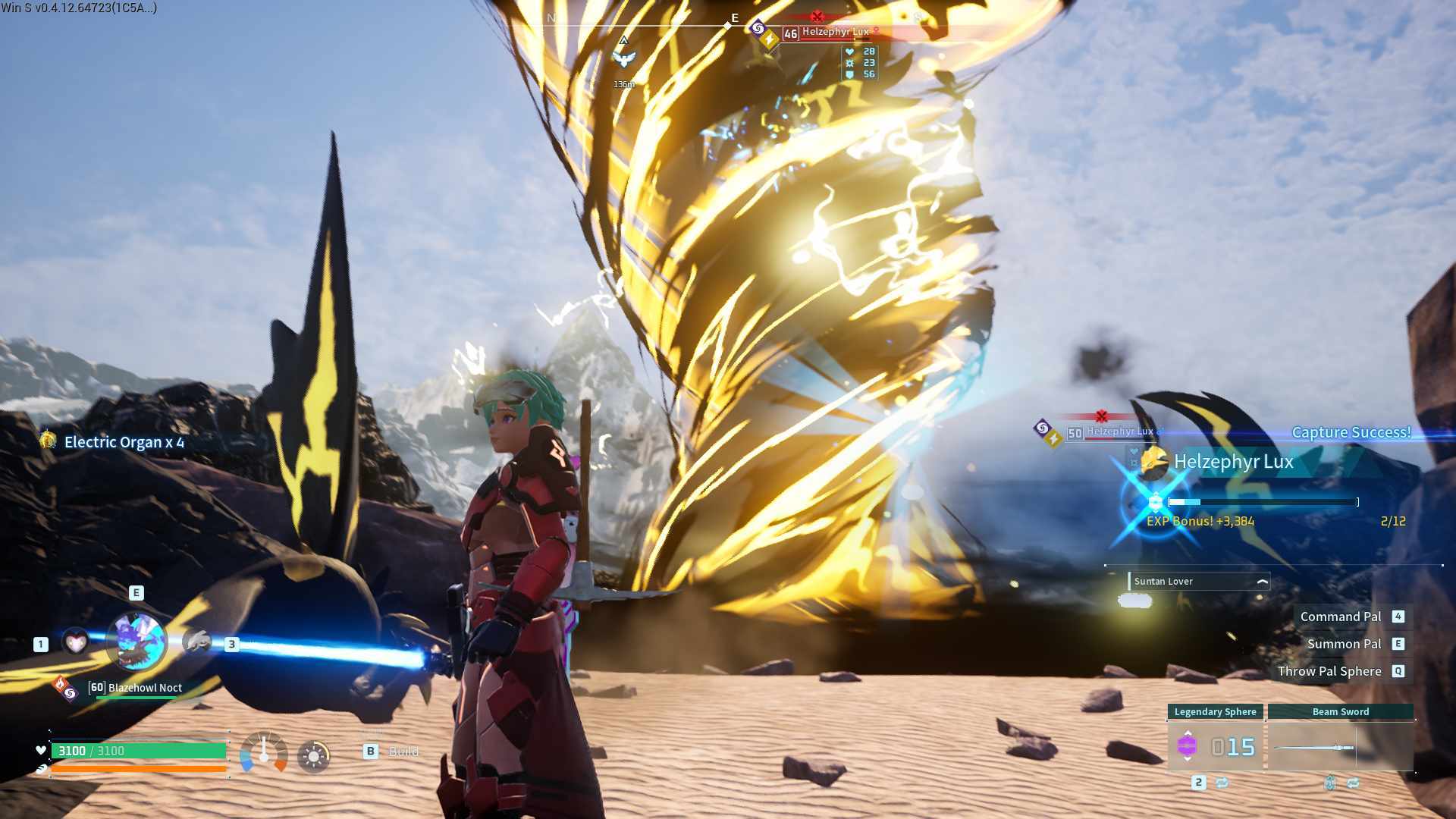Click the winged base marker on the compass
1456x819 pixels.
(x=623, y=58)
